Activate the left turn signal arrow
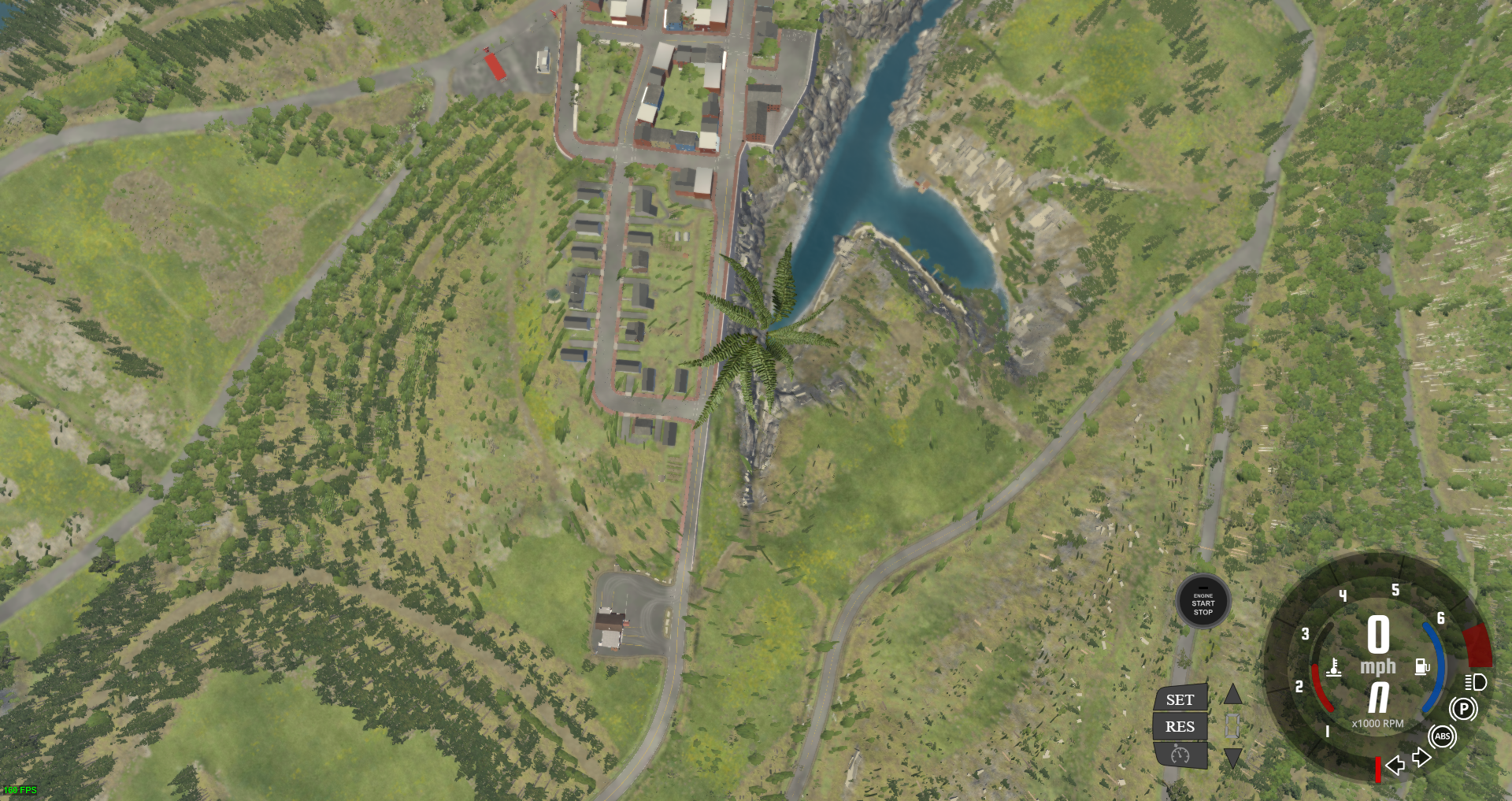Viewport: 1512px width, 801px height. click(1395, 765)
